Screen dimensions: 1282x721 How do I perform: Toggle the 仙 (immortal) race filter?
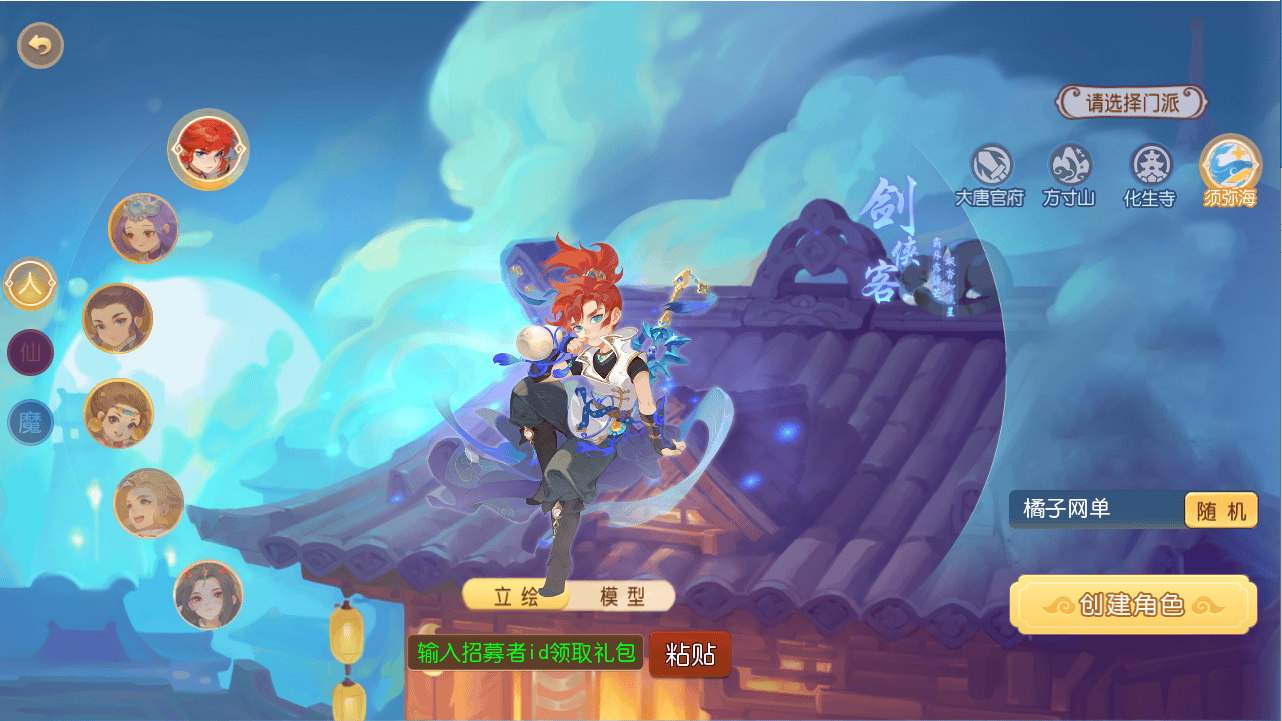click(30, 353)
